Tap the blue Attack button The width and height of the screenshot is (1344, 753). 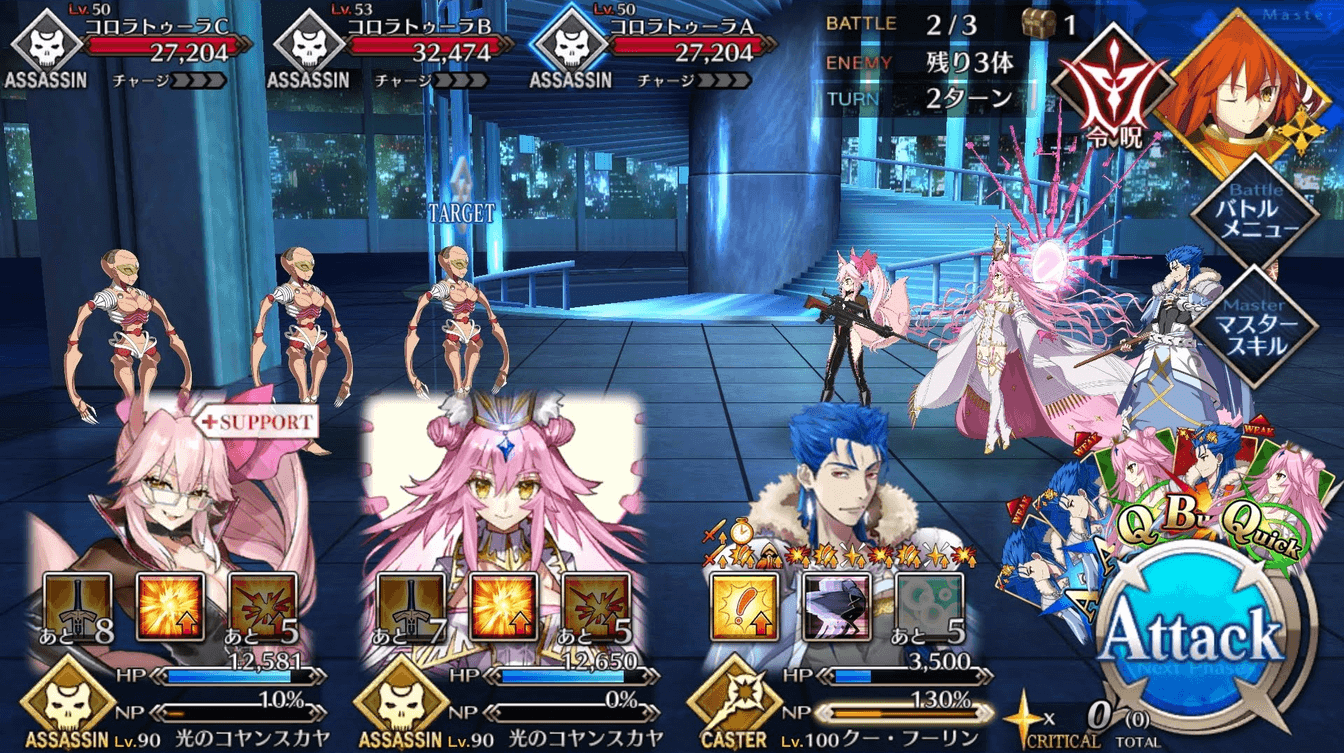pyautogui.click(x=1192, y=636)
